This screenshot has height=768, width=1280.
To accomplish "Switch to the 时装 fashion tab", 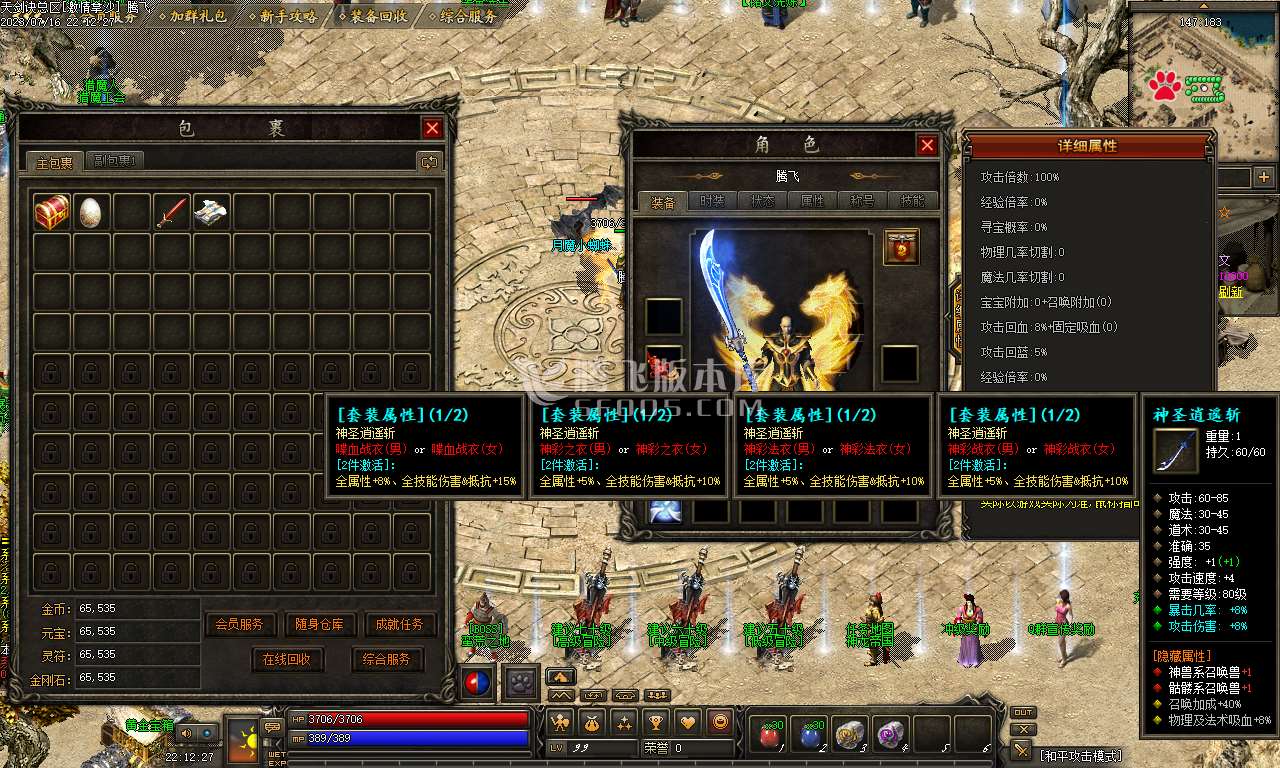I will (712, 201).
